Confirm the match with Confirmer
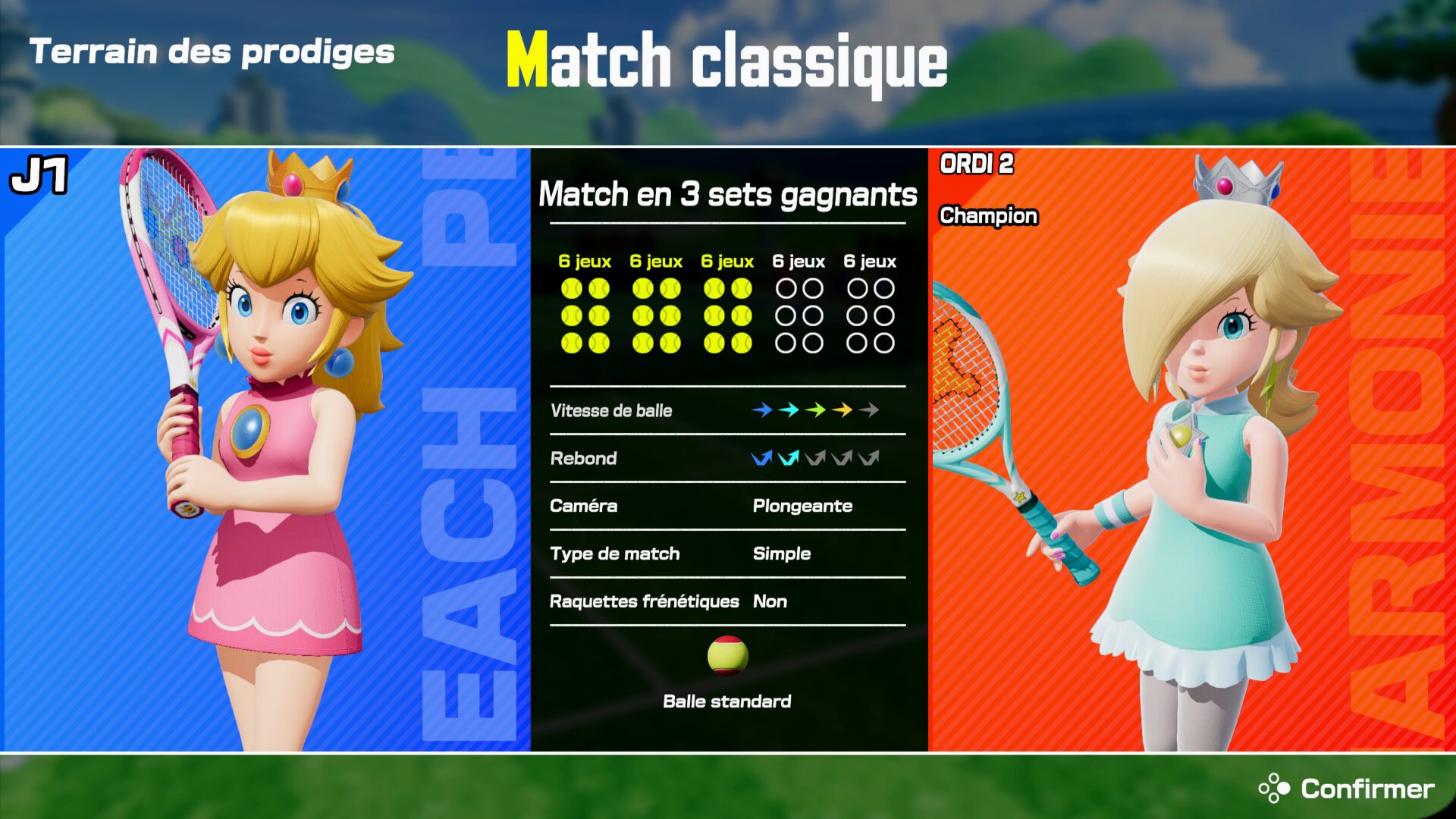 [x=1346, y=789]
